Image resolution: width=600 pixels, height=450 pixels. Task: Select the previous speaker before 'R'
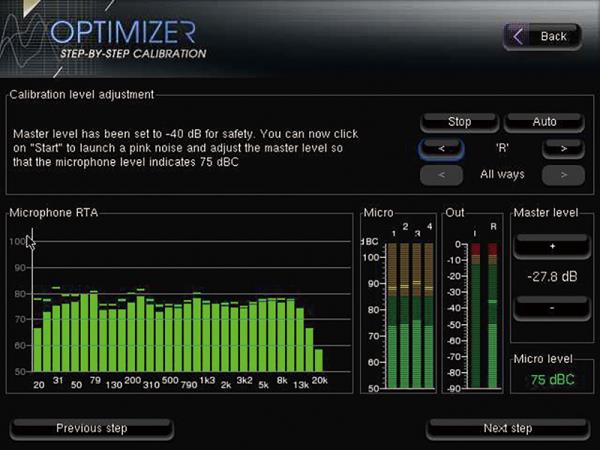[x=440, y=149]
